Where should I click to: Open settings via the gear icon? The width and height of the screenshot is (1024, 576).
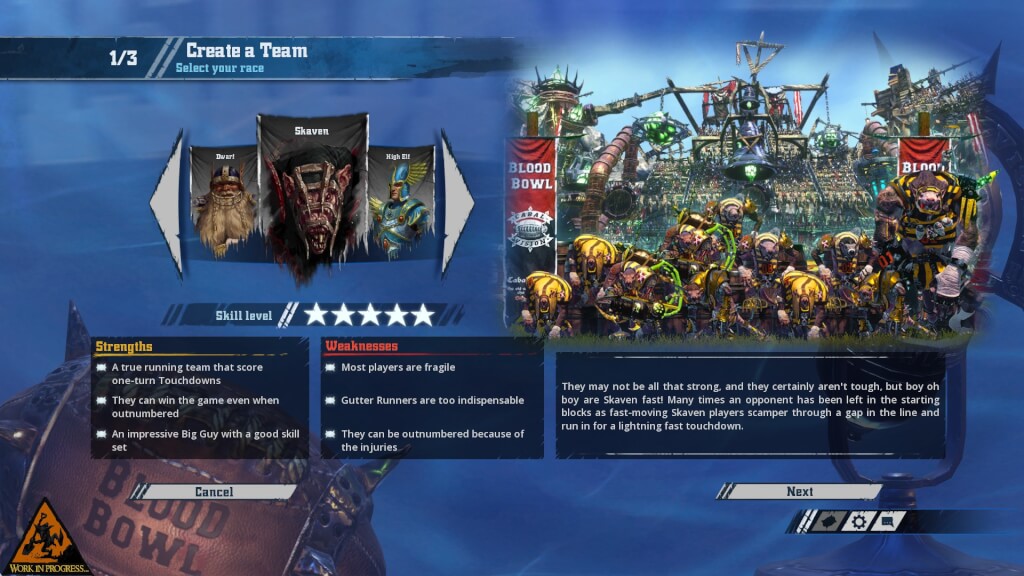[x=858, y=521]
